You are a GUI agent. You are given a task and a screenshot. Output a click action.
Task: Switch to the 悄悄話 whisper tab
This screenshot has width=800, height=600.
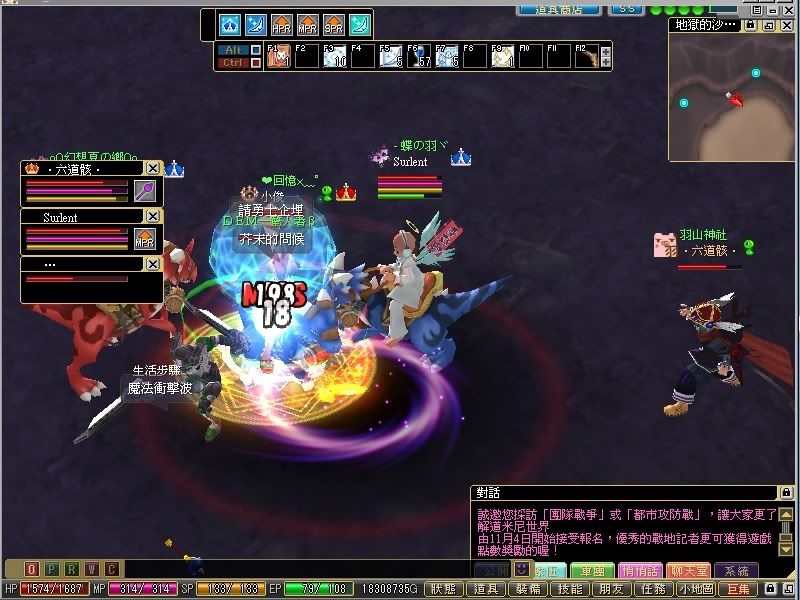click(x=641, y=571)
